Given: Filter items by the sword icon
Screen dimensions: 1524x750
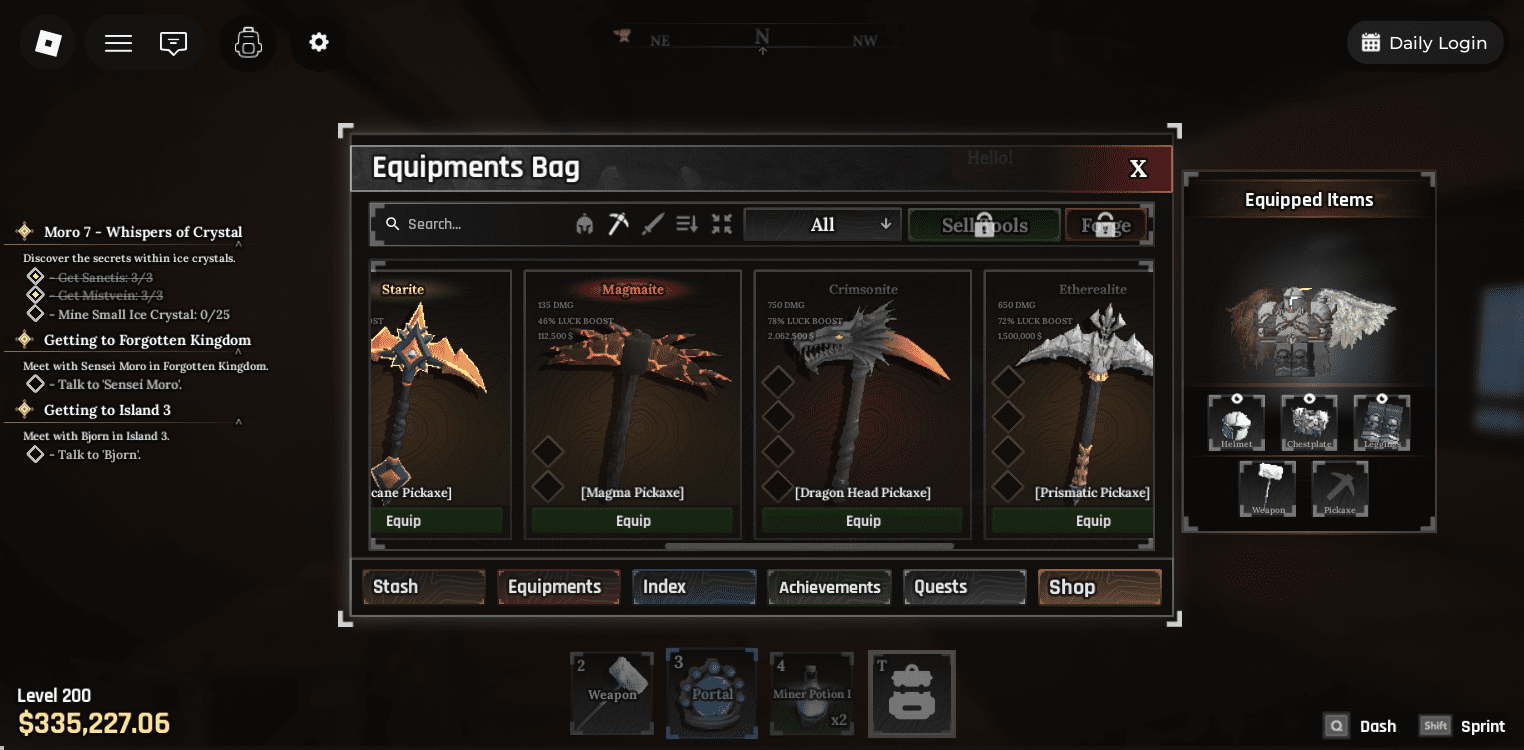Looking at the screenshot, I should pyautogui.click(x=651, y=223).
